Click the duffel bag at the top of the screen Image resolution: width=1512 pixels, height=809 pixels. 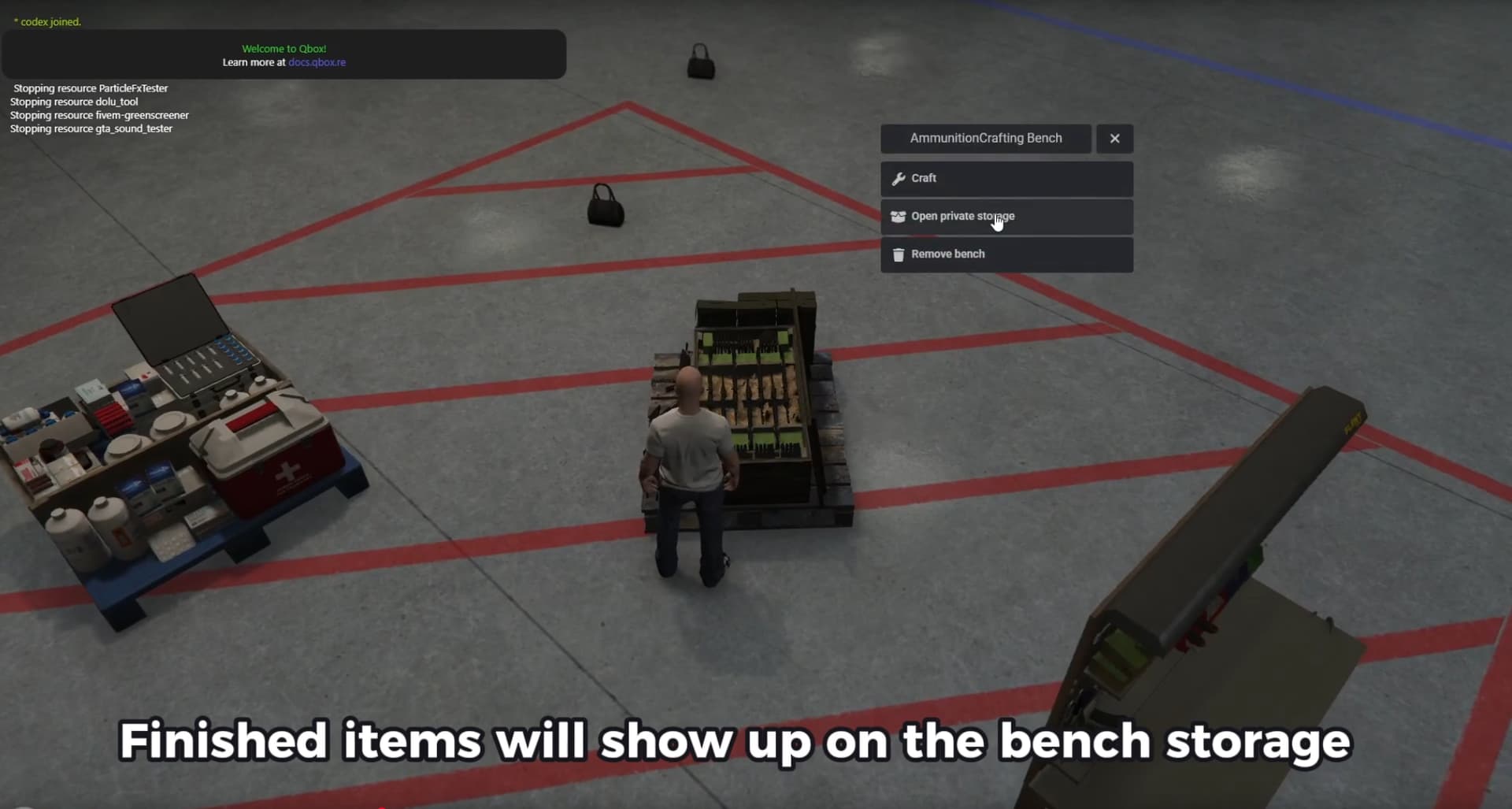[x=700, y=61]
